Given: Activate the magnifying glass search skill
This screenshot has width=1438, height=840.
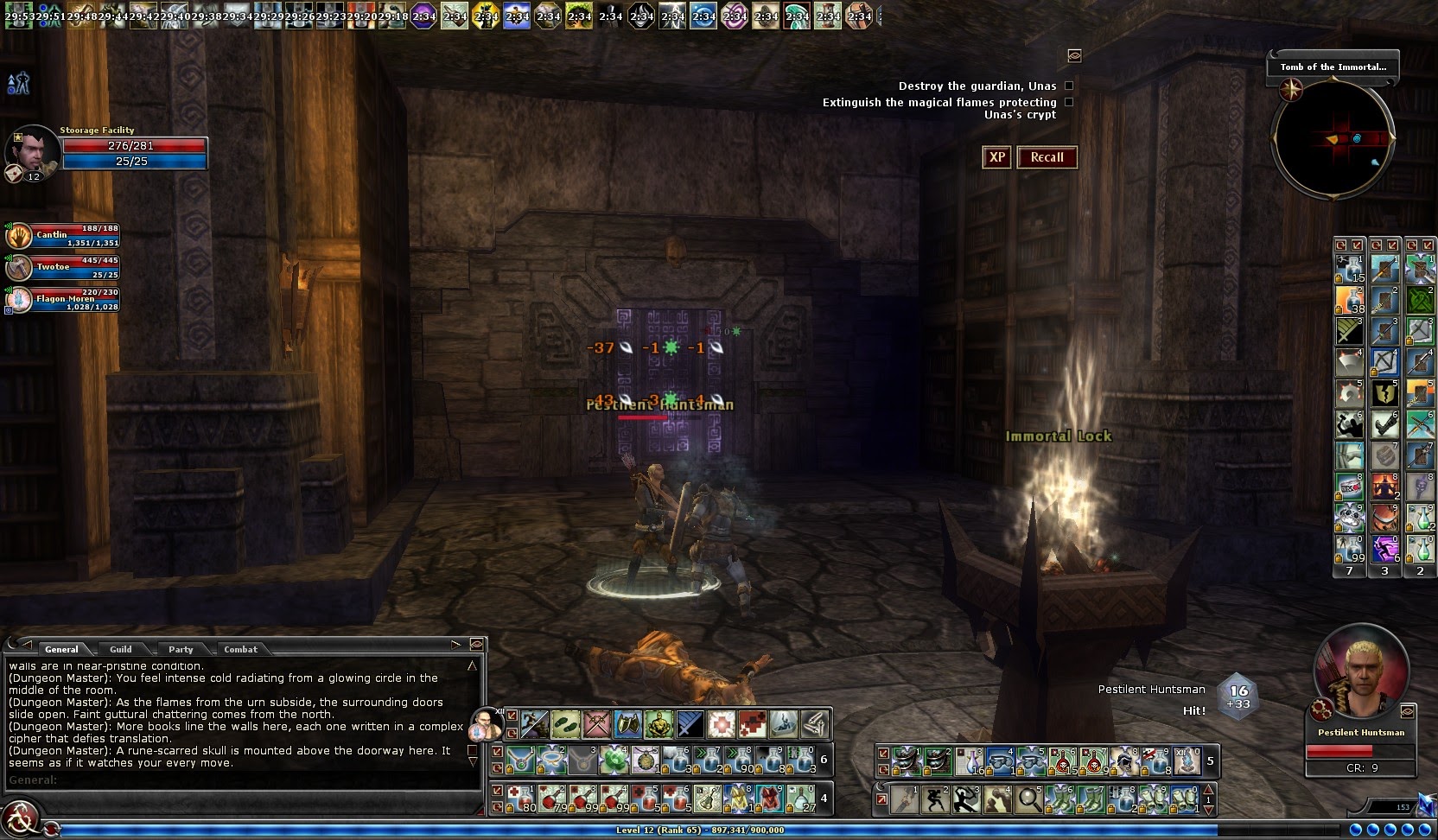Looking at the screenshot, I should [1028, 799].
